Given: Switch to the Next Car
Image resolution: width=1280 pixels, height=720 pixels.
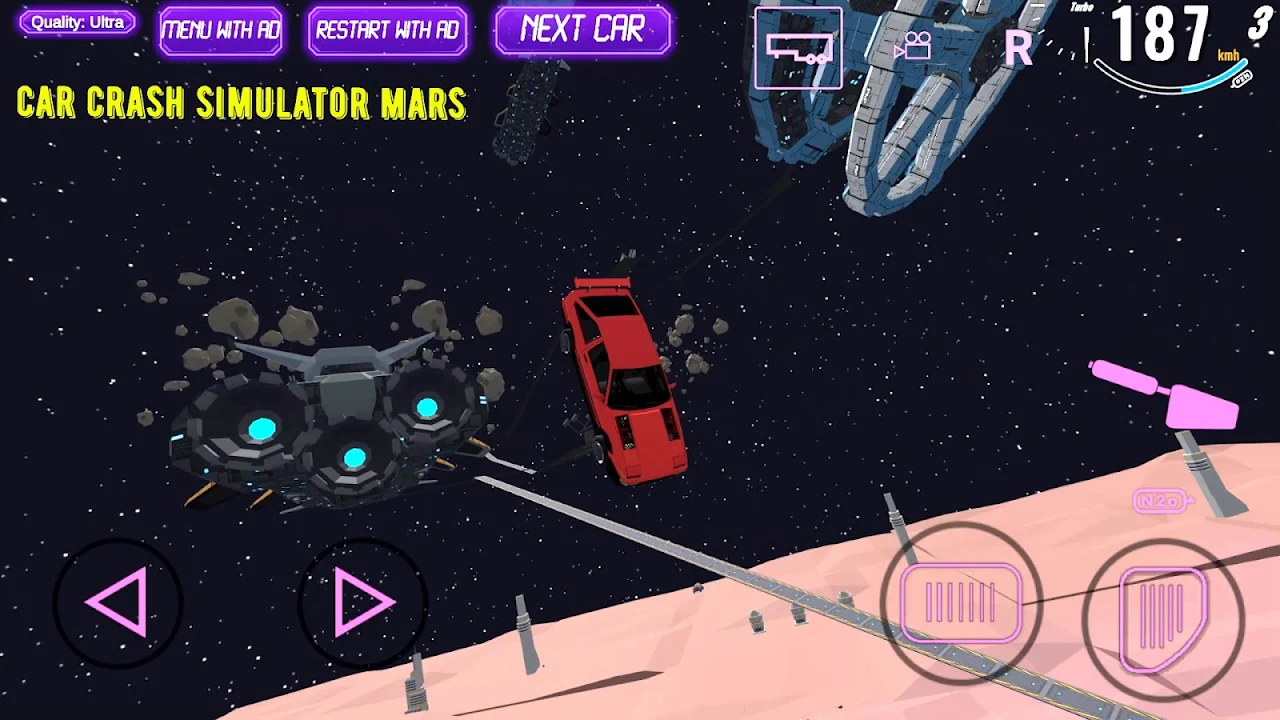Looking at the screenshot, I should tap(582, 30).
